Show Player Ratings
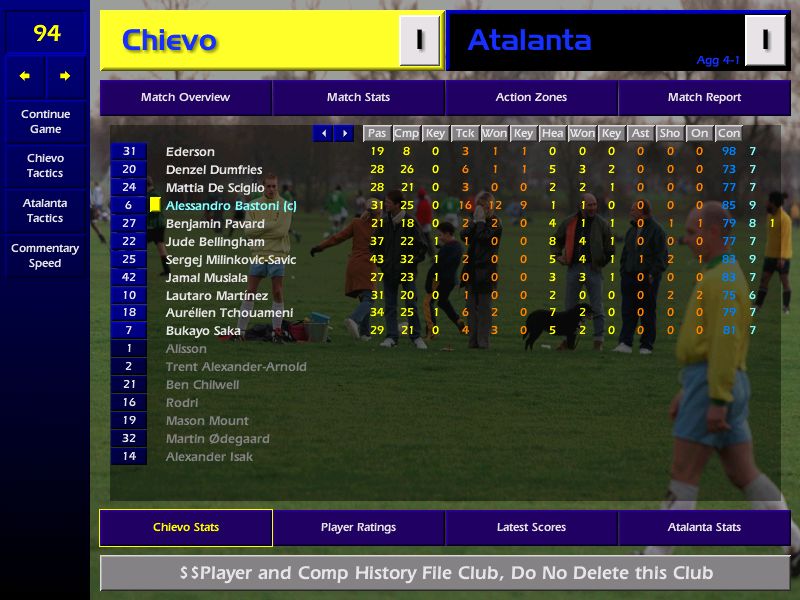Screen dimensions: 800x600 358,528
